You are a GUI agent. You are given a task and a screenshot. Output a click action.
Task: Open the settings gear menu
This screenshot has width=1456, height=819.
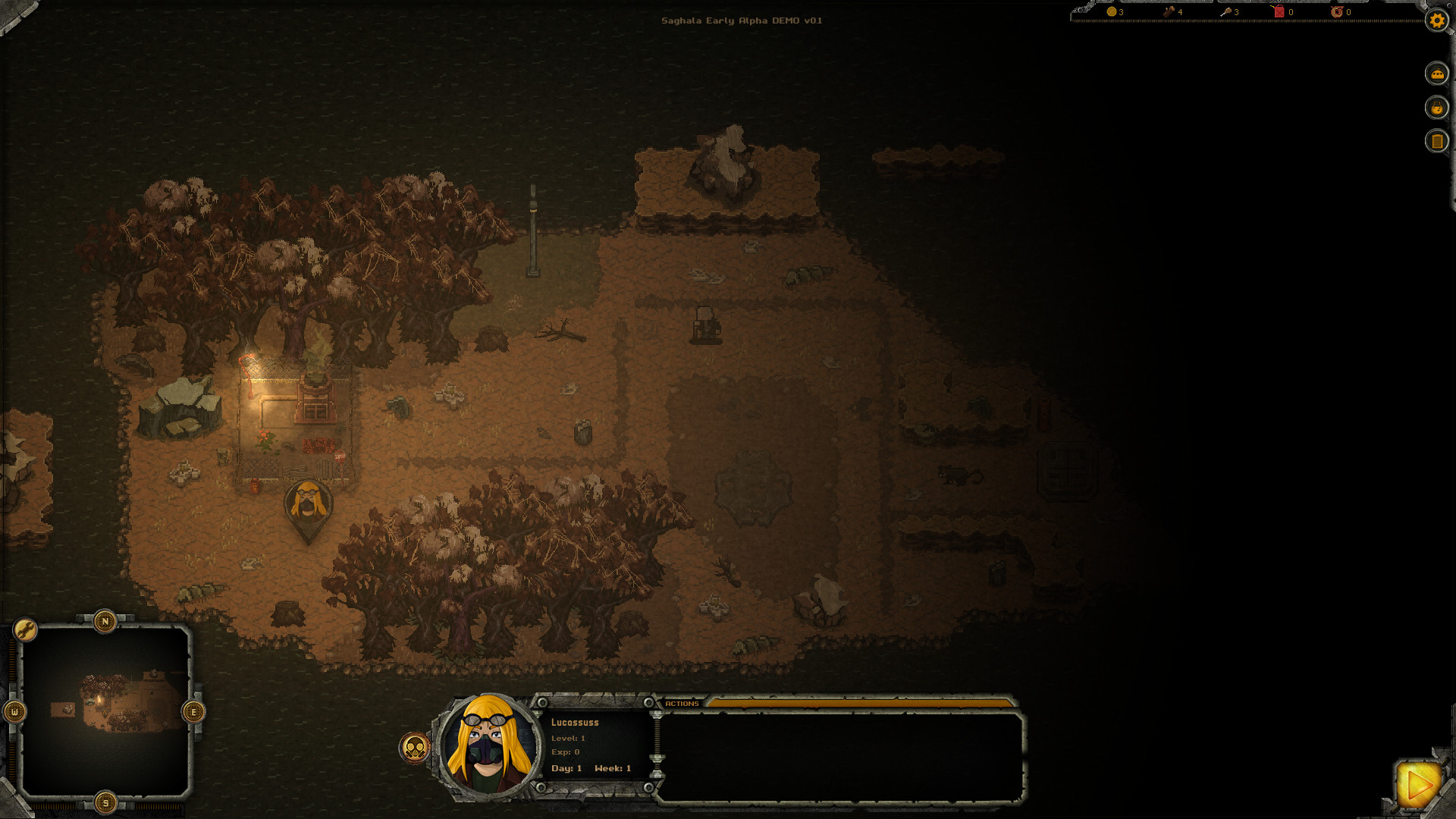click(1436, 21)
